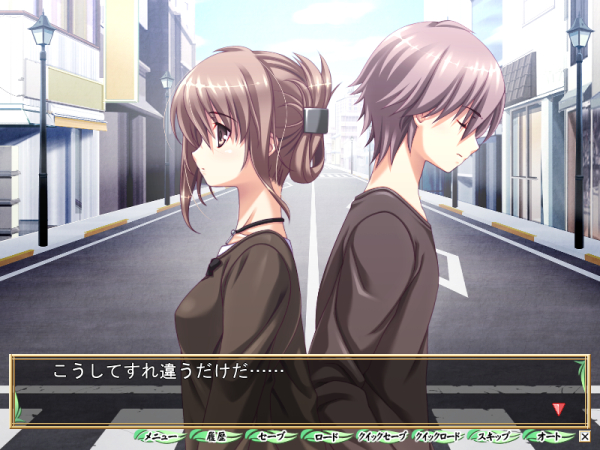
Task: Hide the text box with the X button
Action: pos(585,437)
